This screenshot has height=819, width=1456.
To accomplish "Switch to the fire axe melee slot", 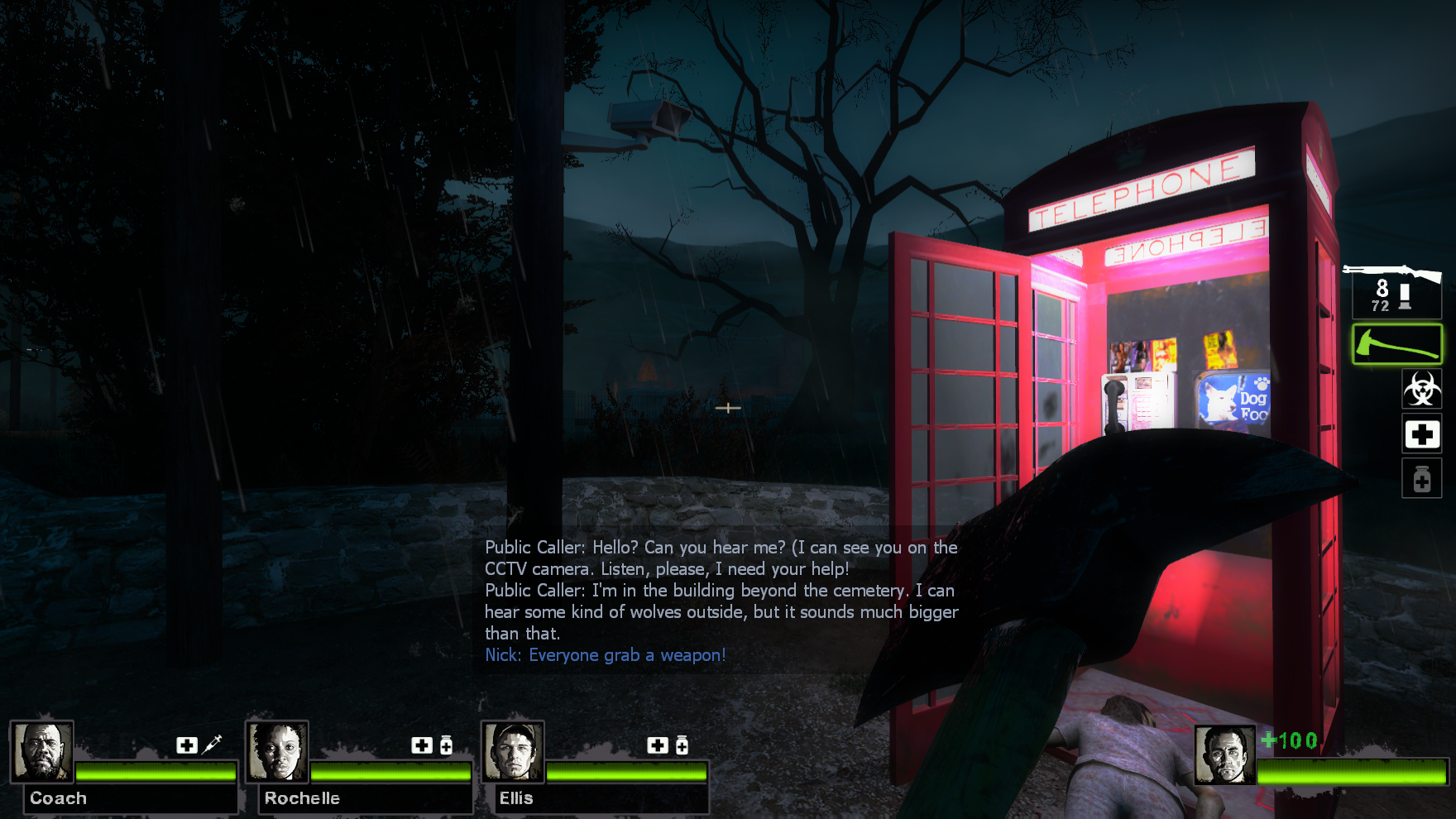I will click(x=1396, y=344).
